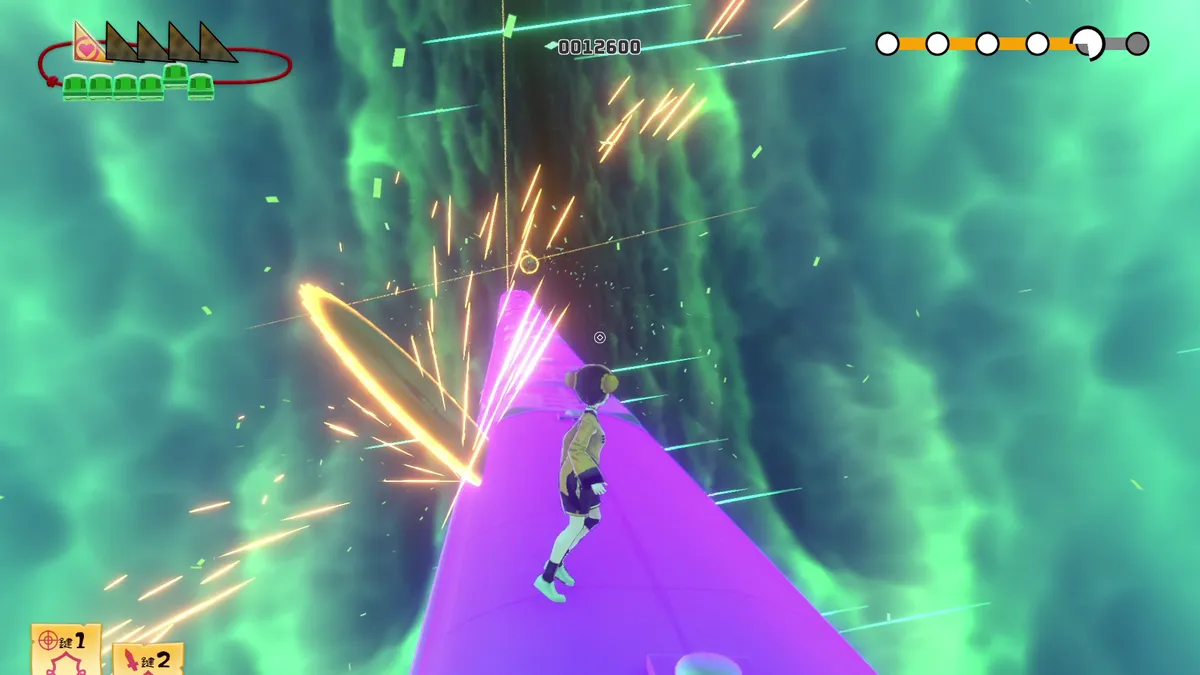Click the current station marker on the route tracker
Image resolution: width=1200 pixels, height=675 pixels.
[1087, 43]
